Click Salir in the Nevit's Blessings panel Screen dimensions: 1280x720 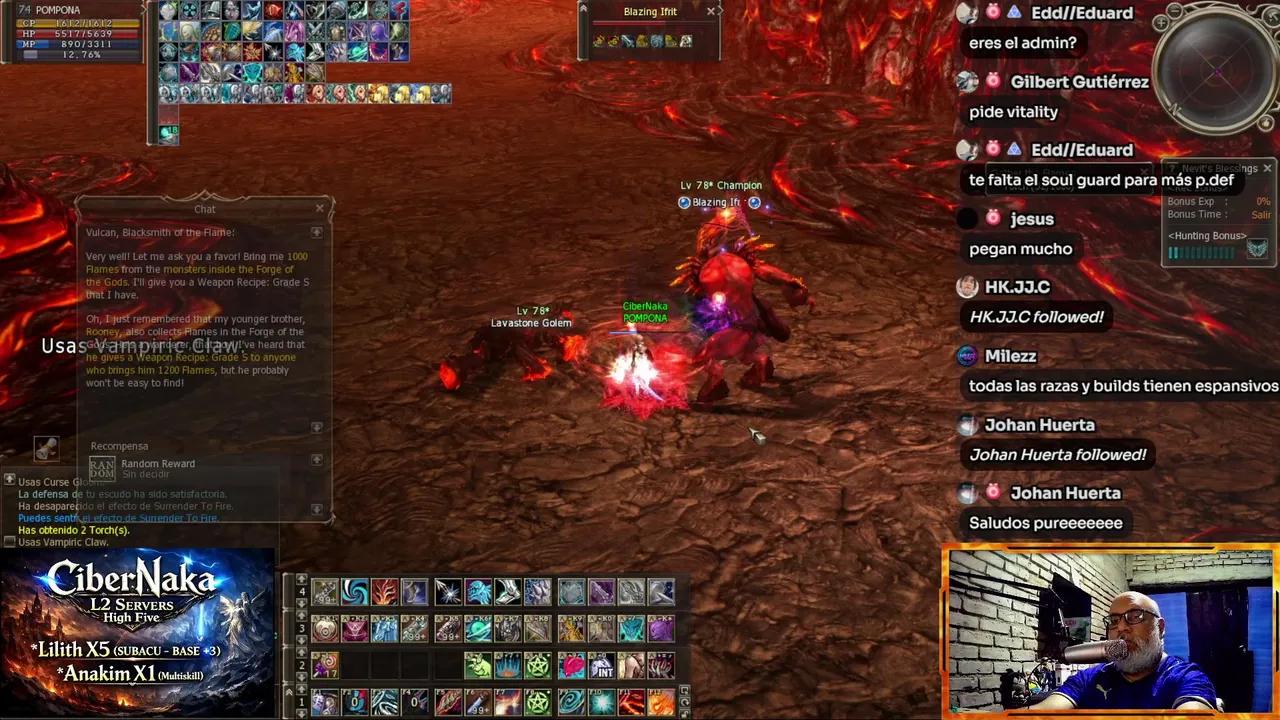coord(1261,213)
